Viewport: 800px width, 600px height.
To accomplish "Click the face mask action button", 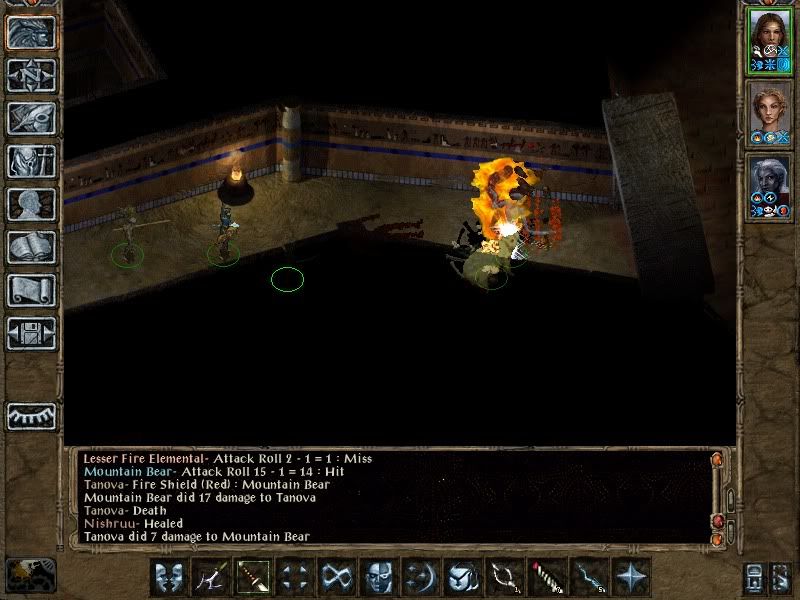I will (379, 577).
